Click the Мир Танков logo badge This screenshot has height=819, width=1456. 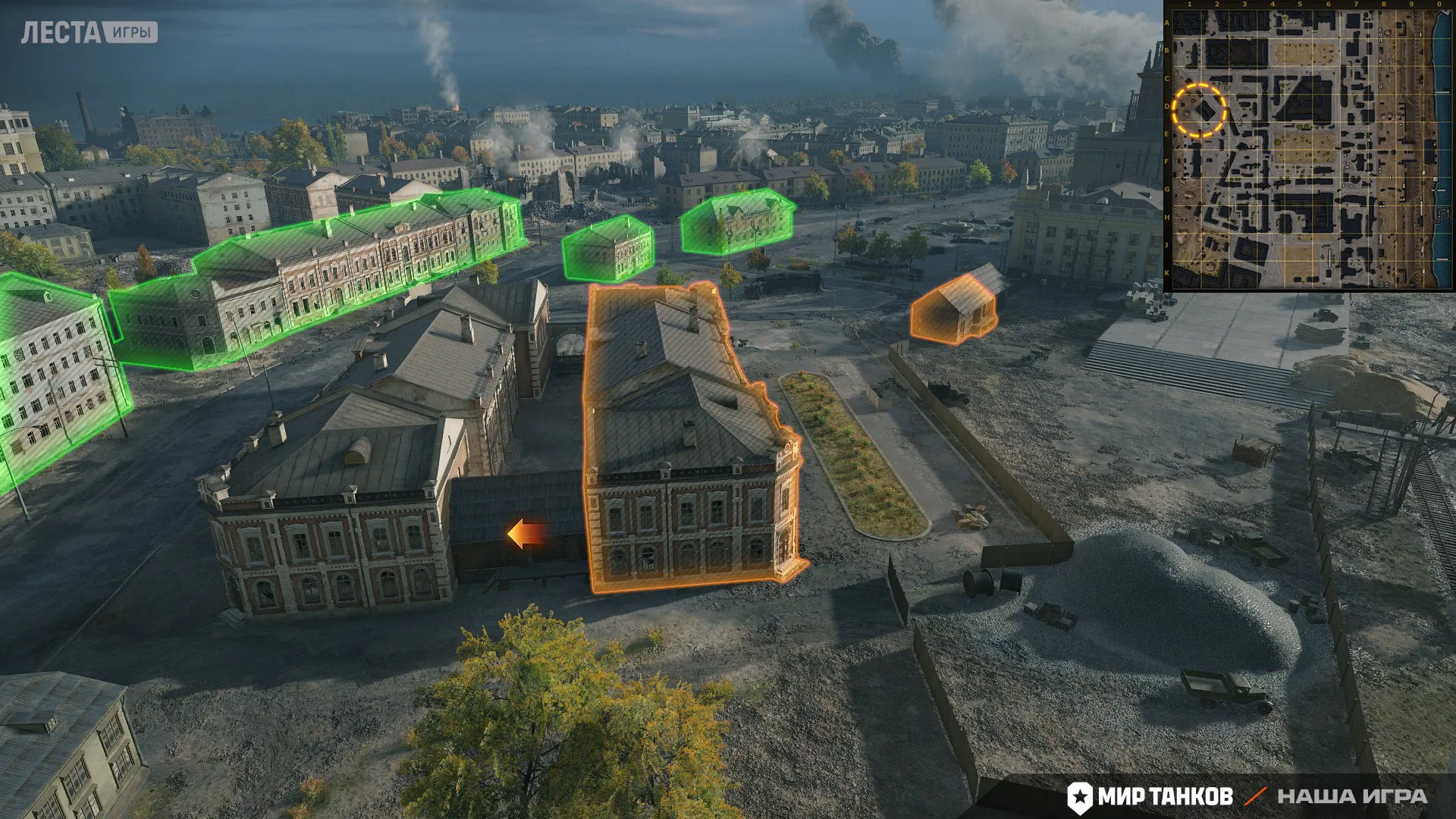pyautogui.click(x=1150, y=796)
